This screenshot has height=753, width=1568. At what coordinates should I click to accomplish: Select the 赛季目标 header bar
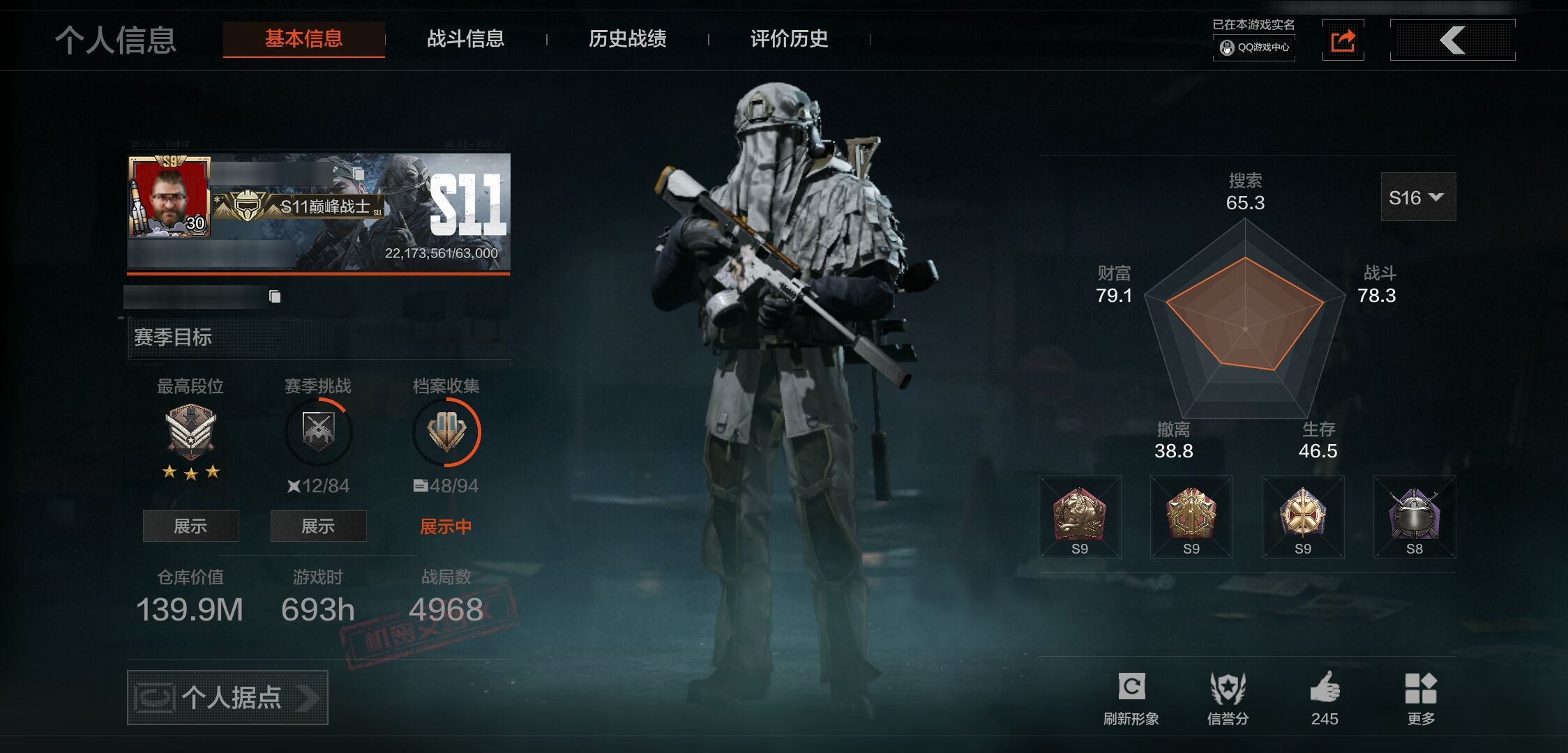319,337
